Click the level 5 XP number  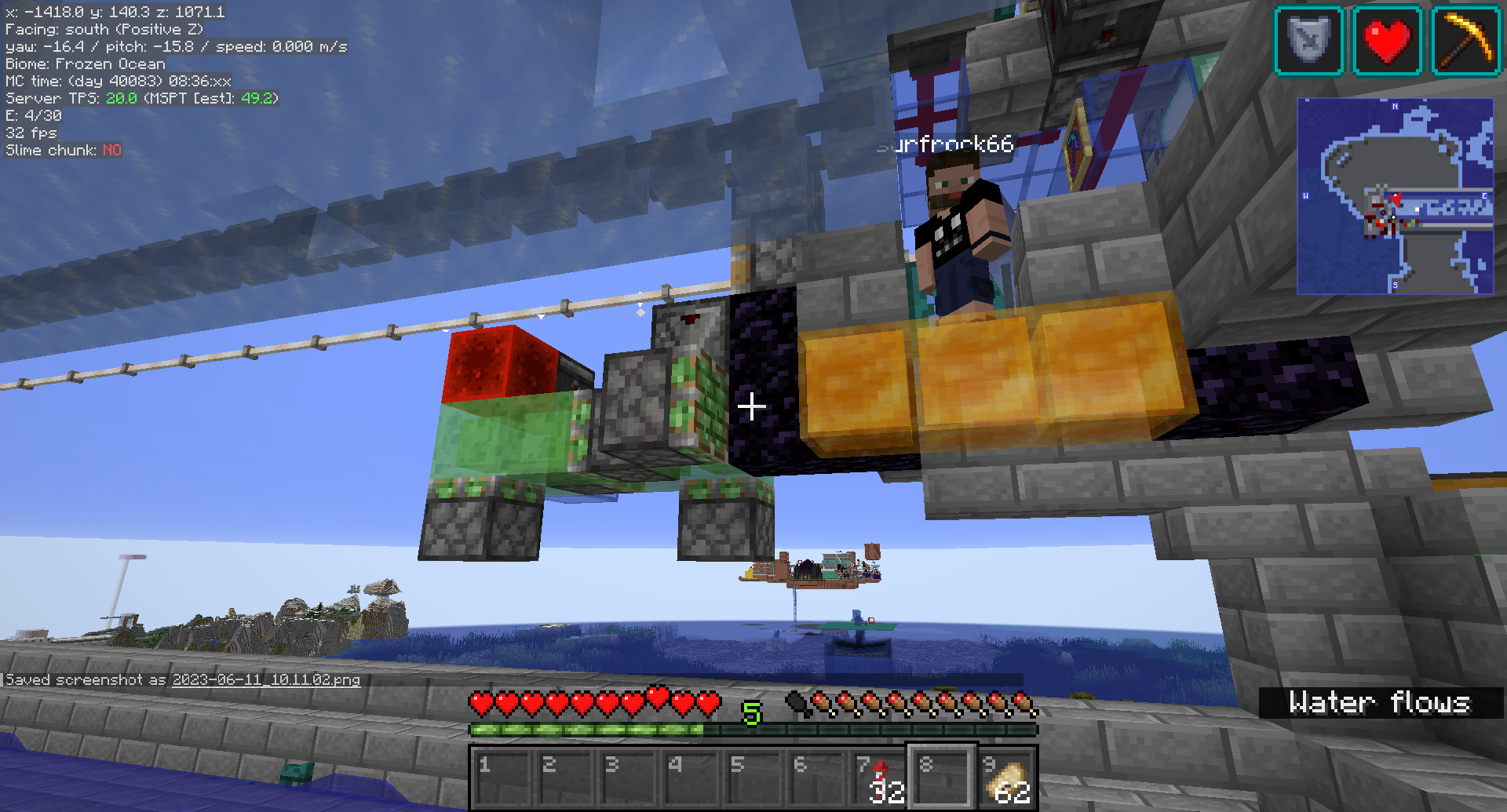[x=753, y=715]
